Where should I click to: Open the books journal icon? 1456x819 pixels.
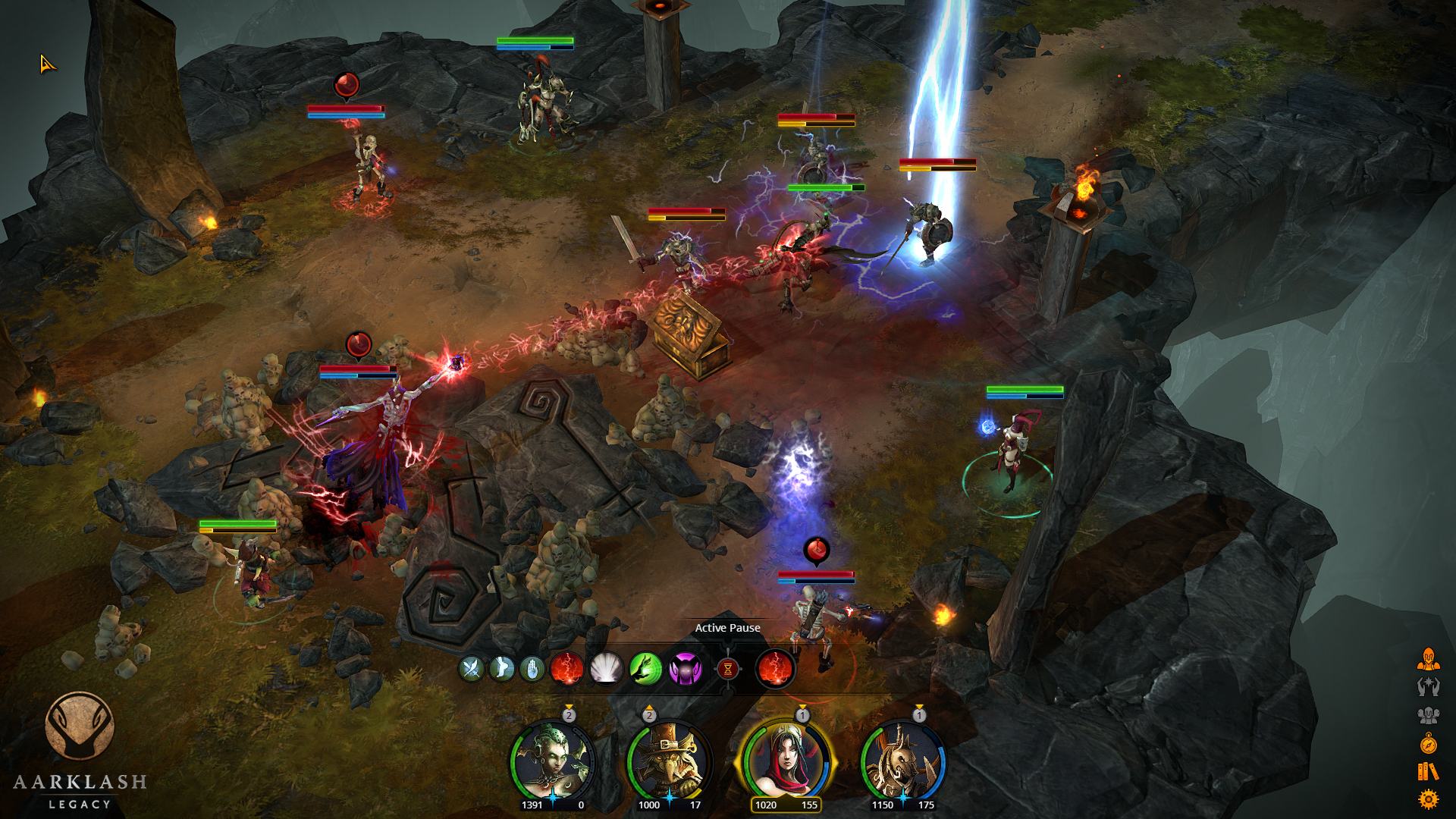pos(1428,771)
